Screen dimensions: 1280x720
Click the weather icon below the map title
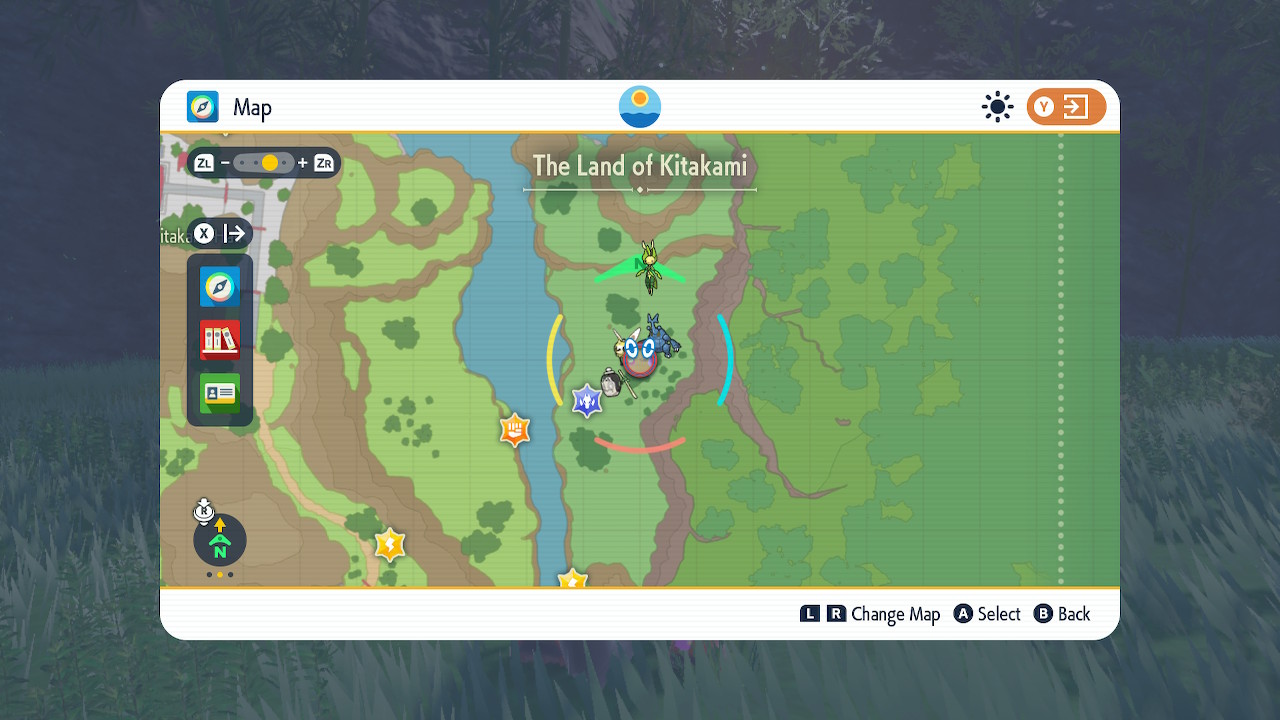[639, 106]
